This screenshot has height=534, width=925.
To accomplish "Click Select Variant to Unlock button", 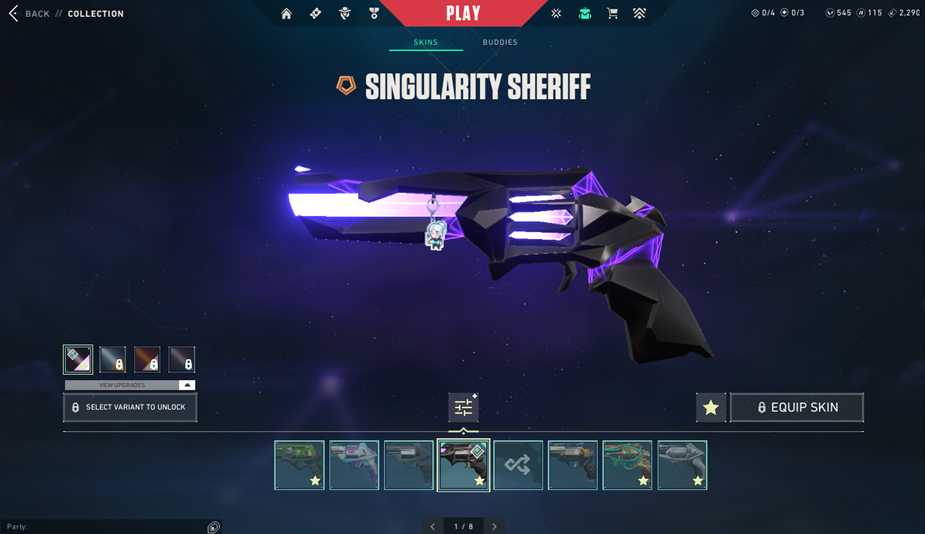I will [x=130, y=407].
